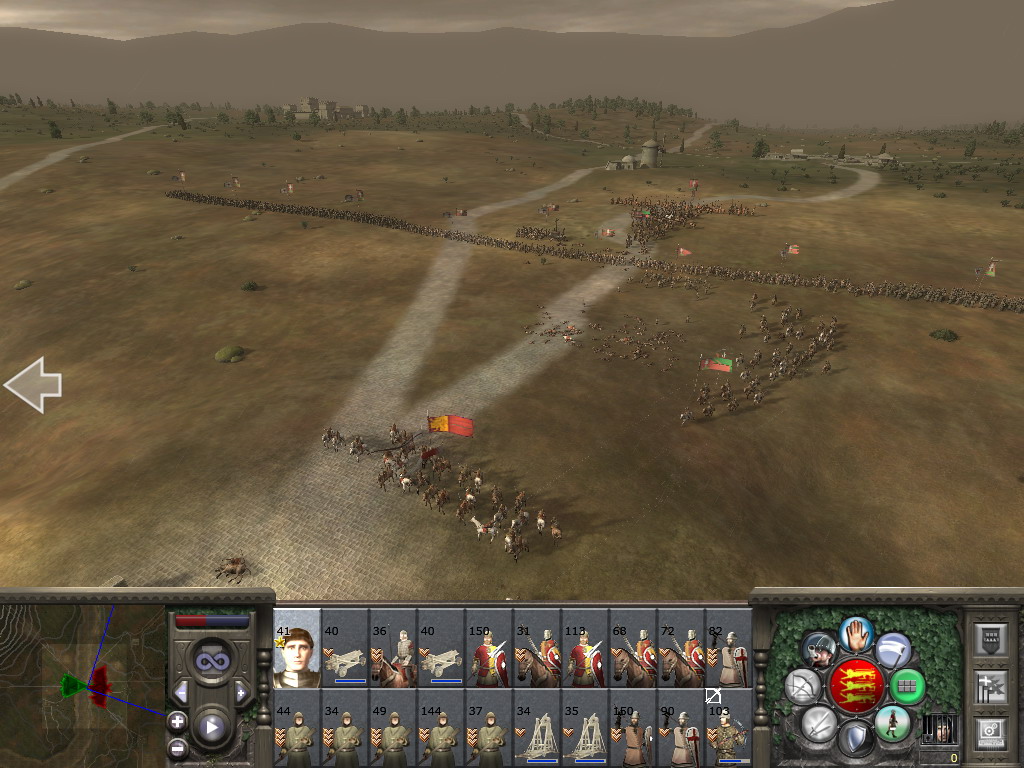Viewport: 1024px width, 768px height.
Task: Activate the helmeted horn rally button
Action: pyautogui.click(x=820, y=649)
